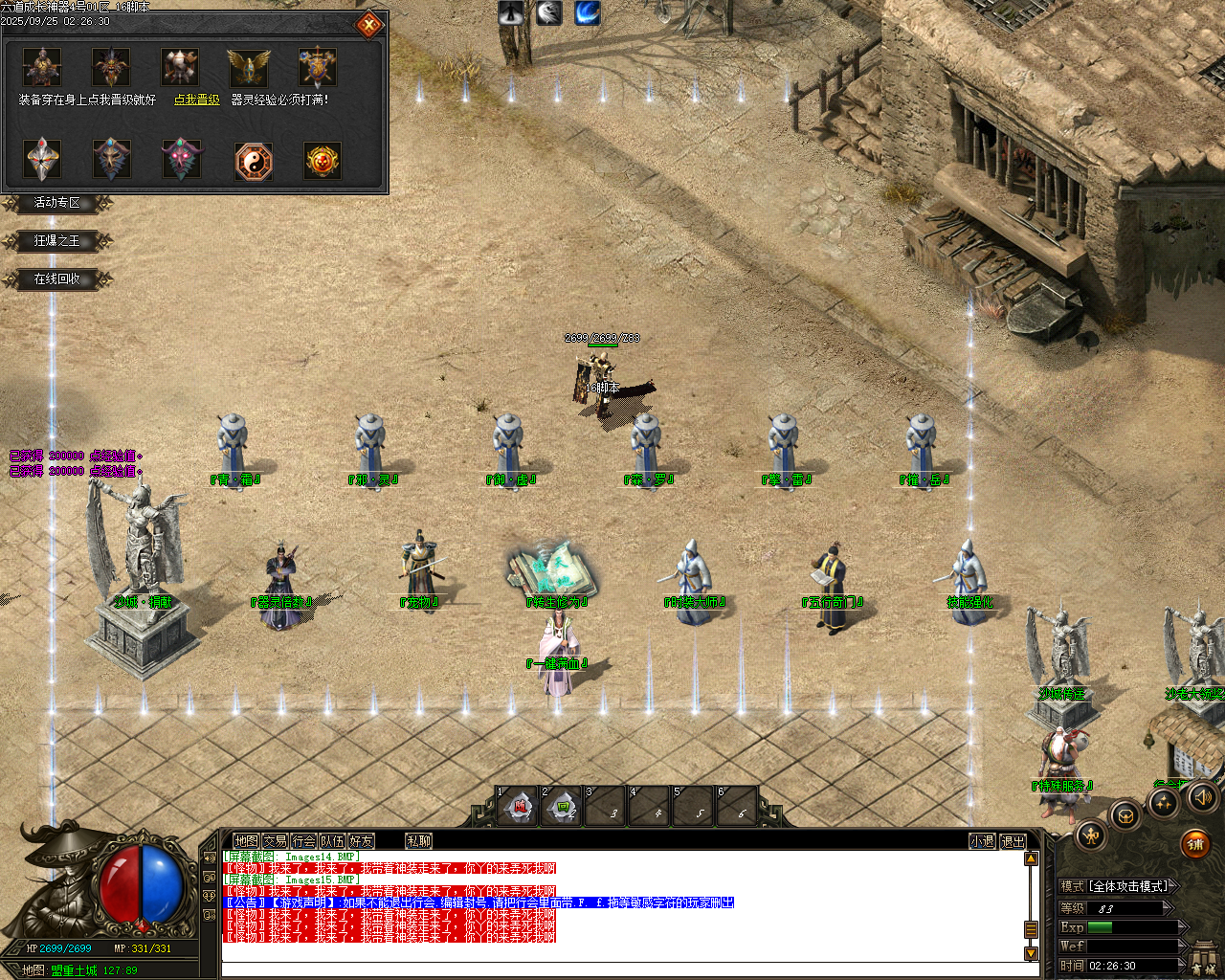Close the equipment upgrade panel
Screen dimensions: 1225x980
tap(369, 26)
